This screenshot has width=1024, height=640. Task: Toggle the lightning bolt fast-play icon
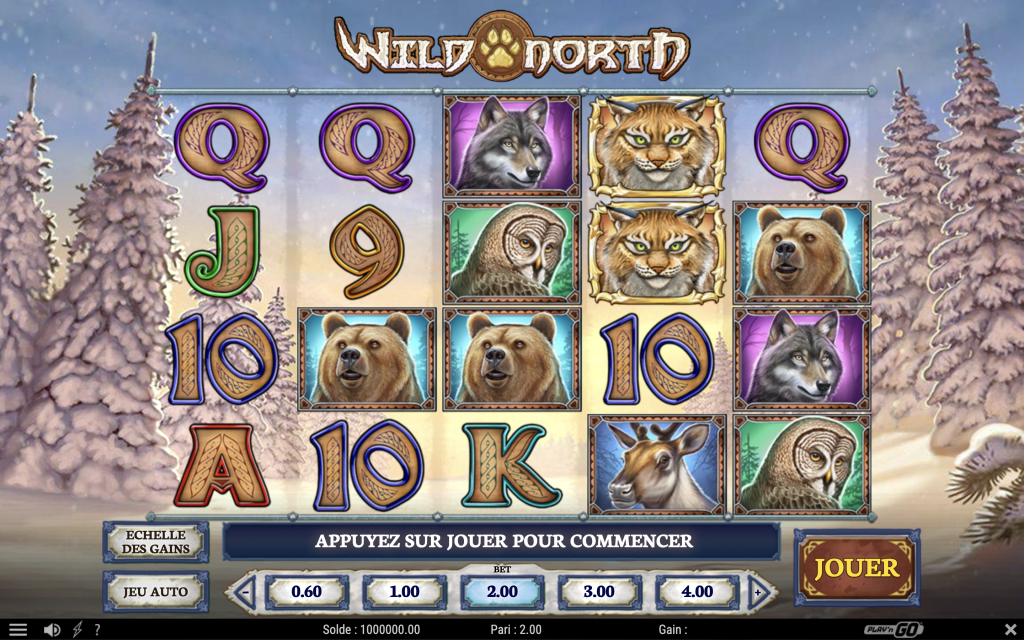pos(77,630)
